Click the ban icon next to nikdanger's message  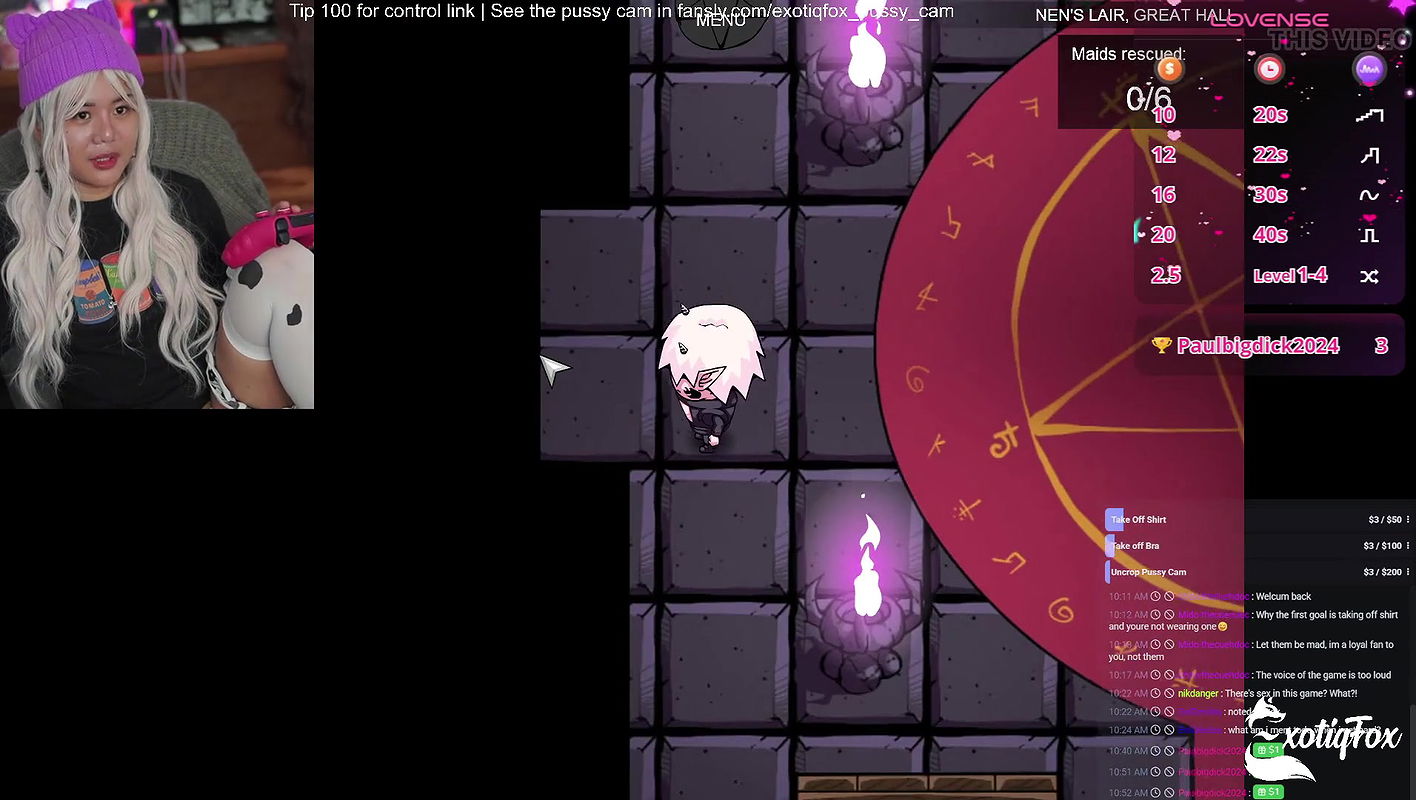click(1169, 692)
